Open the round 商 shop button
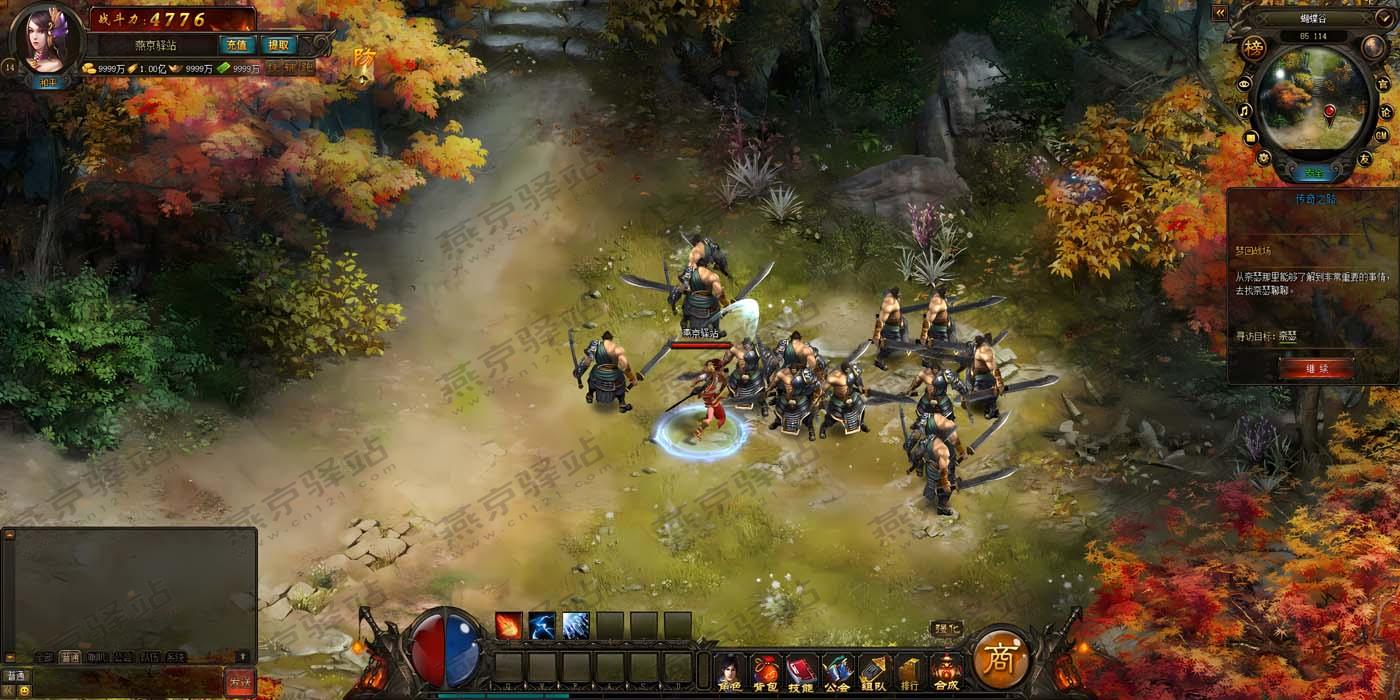 pyautogui.click(x=1000, y=660)
